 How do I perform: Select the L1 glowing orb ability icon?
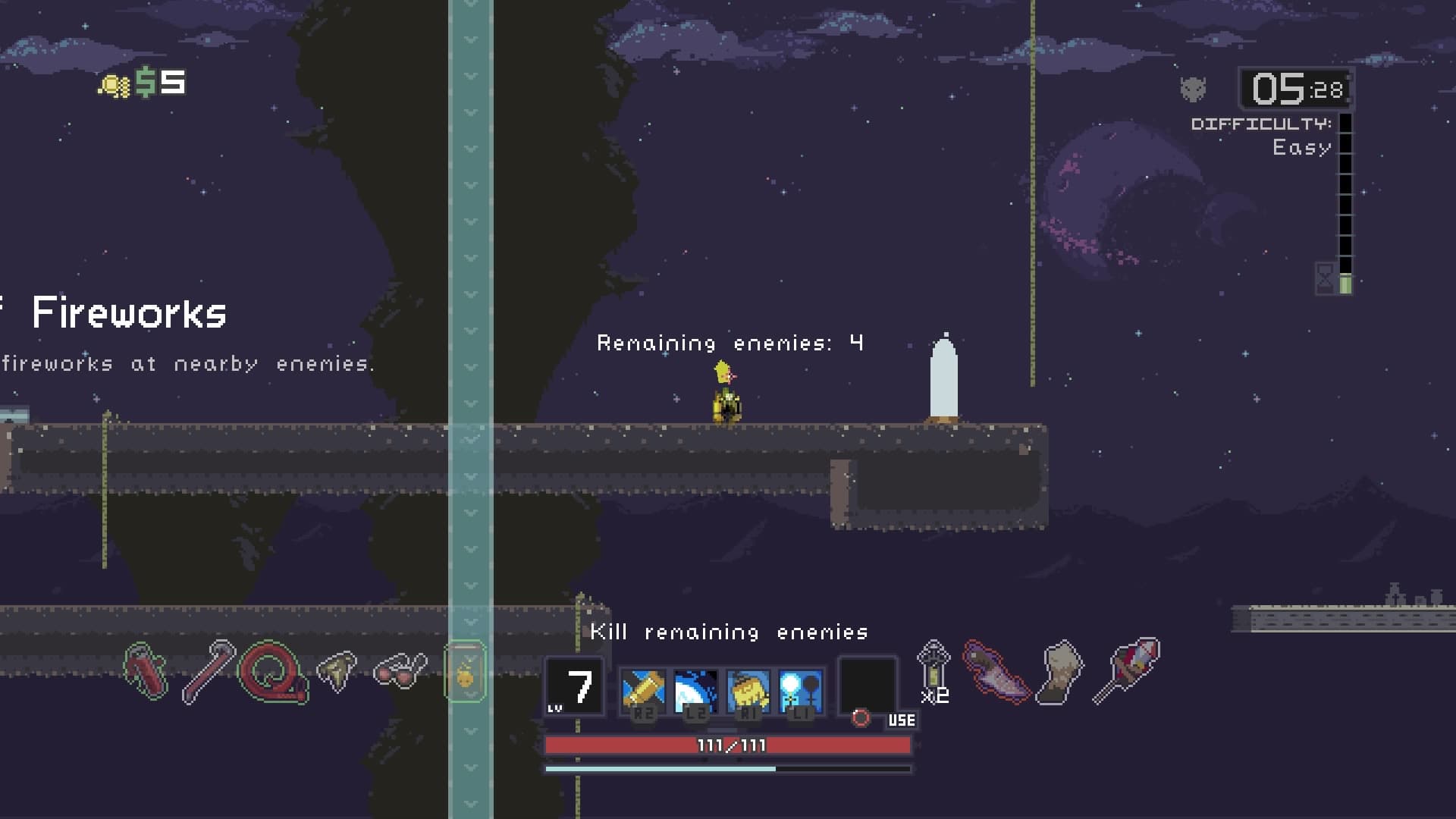[x=800, y=689]
